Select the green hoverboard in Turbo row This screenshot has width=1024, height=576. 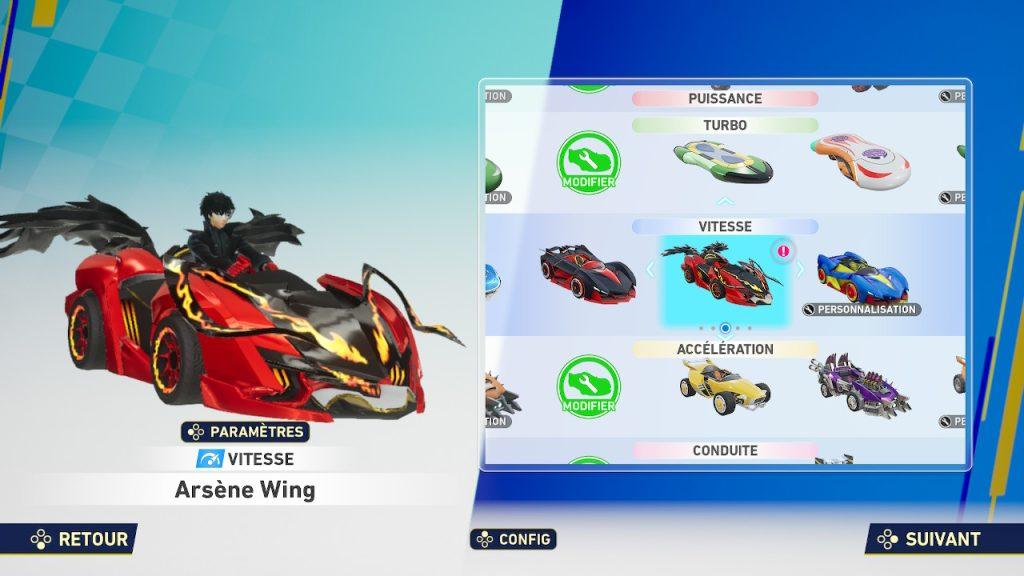tap(724, 161)
